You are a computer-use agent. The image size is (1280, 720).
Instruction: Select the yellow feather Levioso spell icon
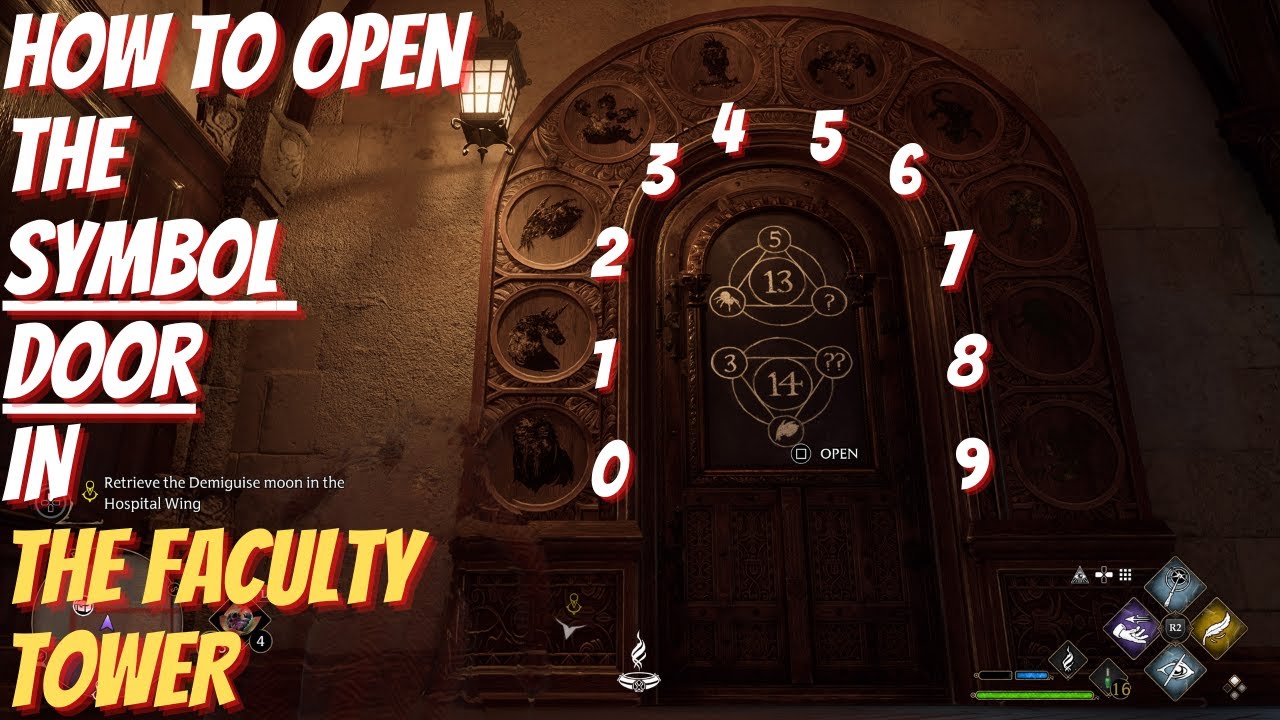pyautogui.click(x=1219, y=629)
